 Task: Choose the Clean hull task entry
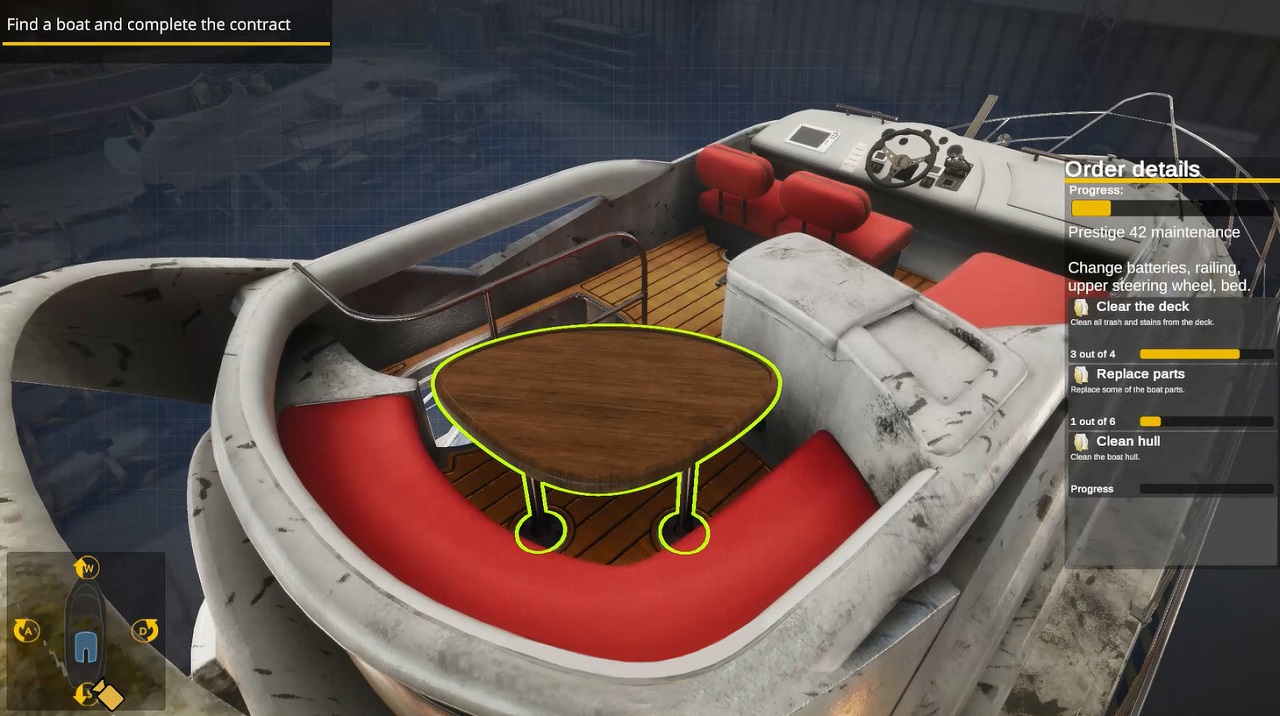pyautogui.click(x=1127, y=441)
